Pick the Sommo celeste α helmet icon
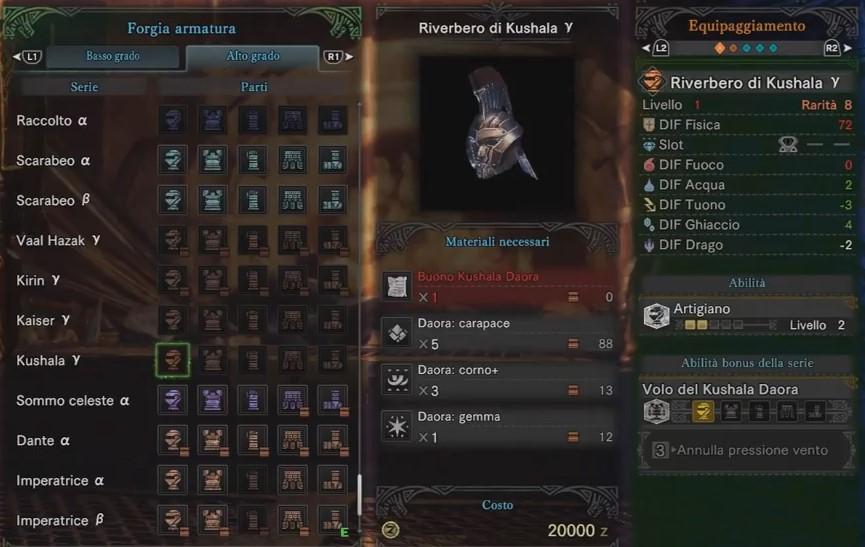865x547 pixels. click(172, 400)
